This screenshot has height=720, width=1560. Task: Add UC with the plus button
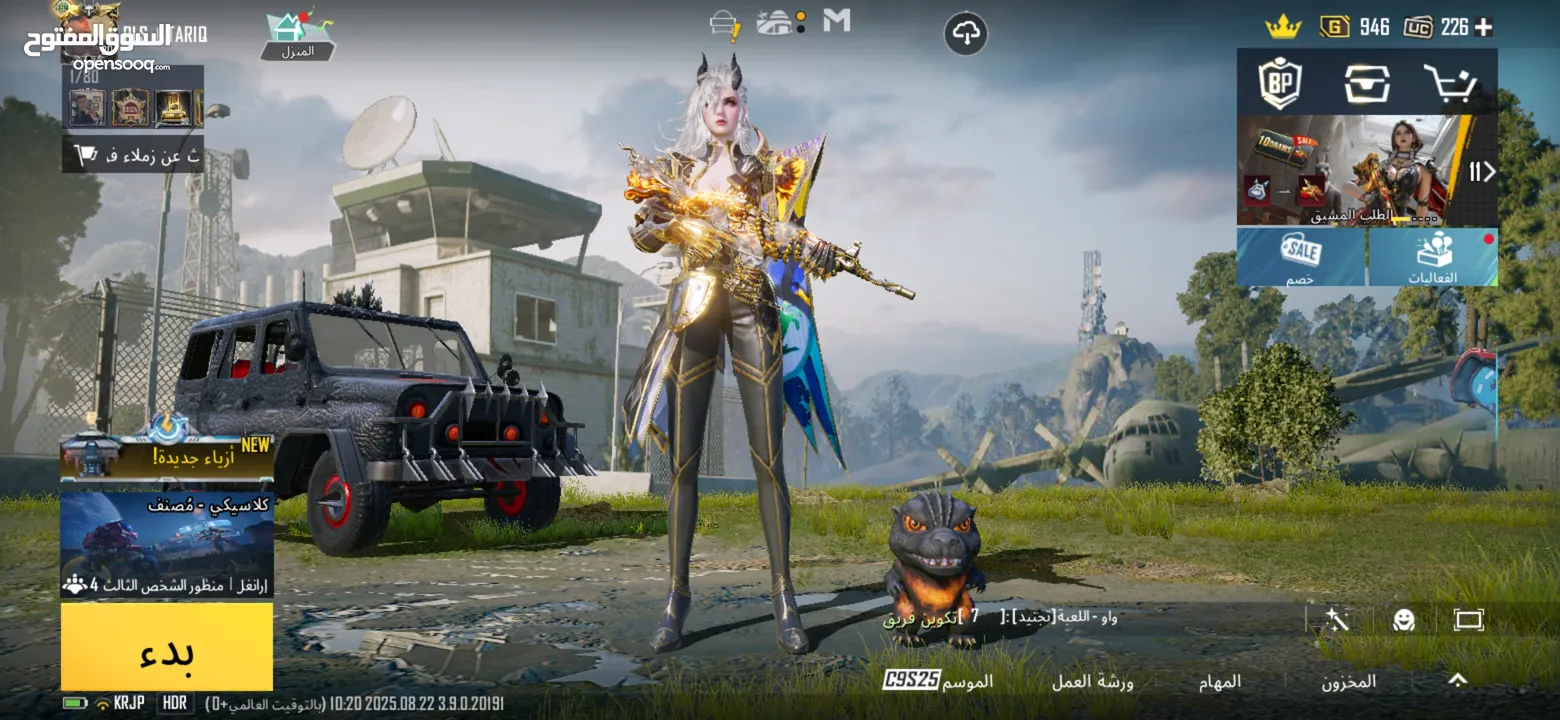click(x=1483, y=27)
